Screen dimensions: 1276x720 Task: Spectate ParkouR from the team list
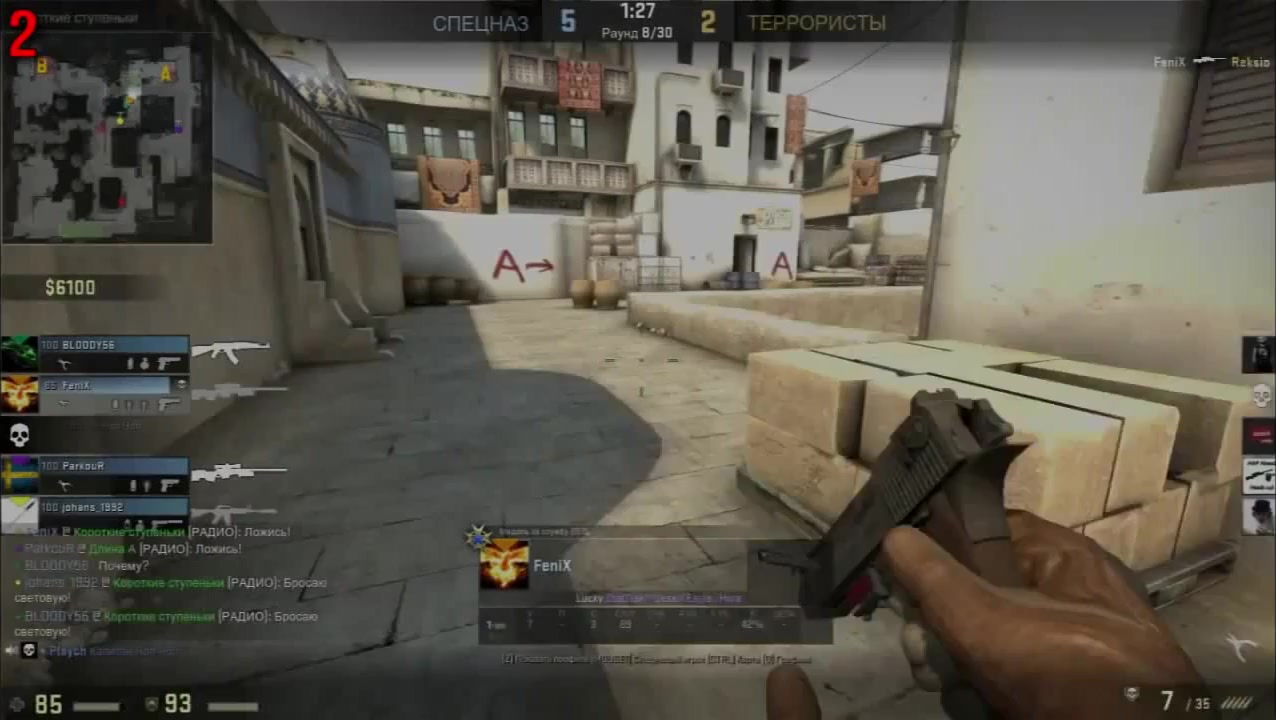click(x=112, y=475)
